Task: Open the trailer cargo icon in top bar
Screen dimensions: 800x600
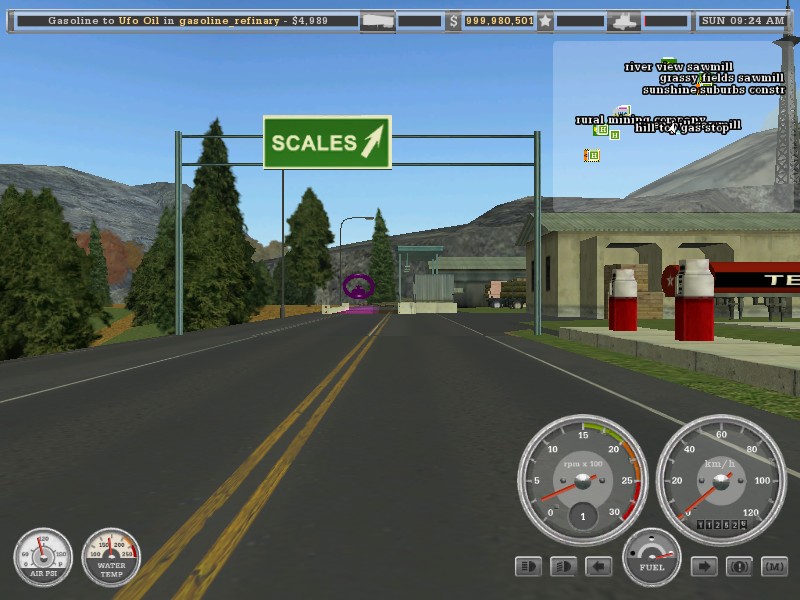Action: tap(377, 20)
